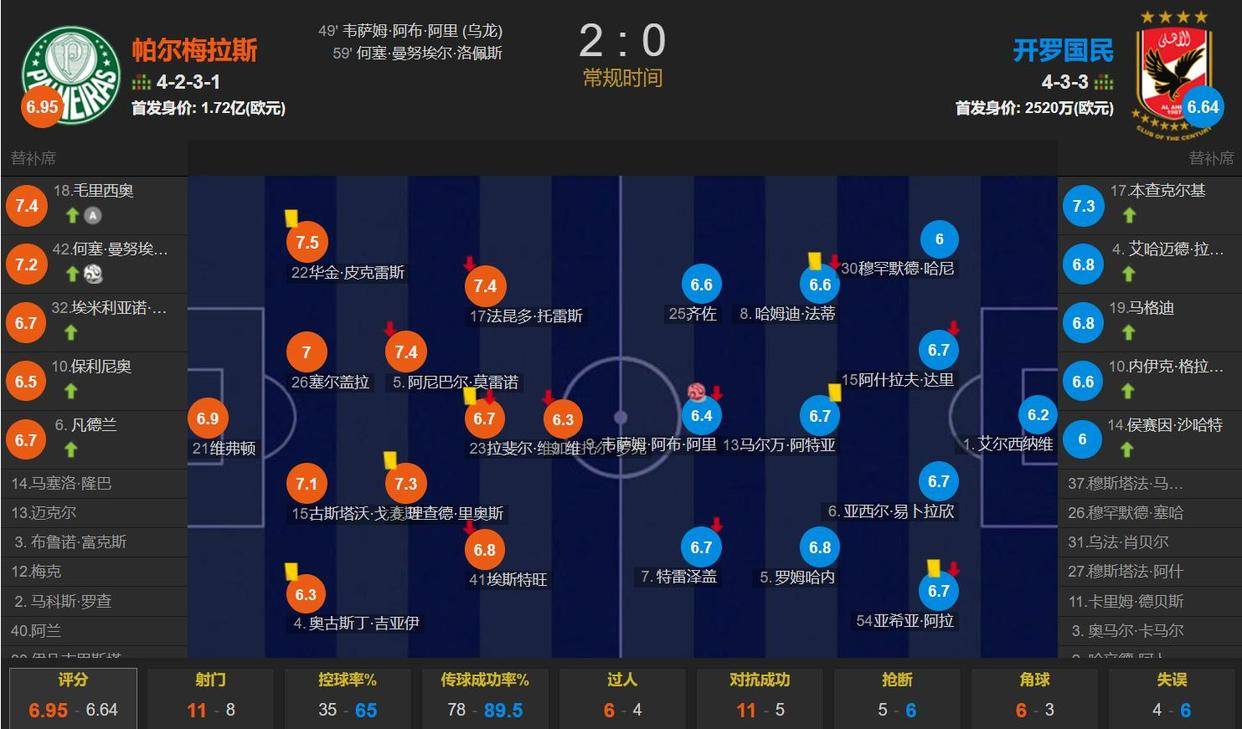1242x729 pixels.
Task: Open the 失误 errors tab
Action: [1171, 695]
